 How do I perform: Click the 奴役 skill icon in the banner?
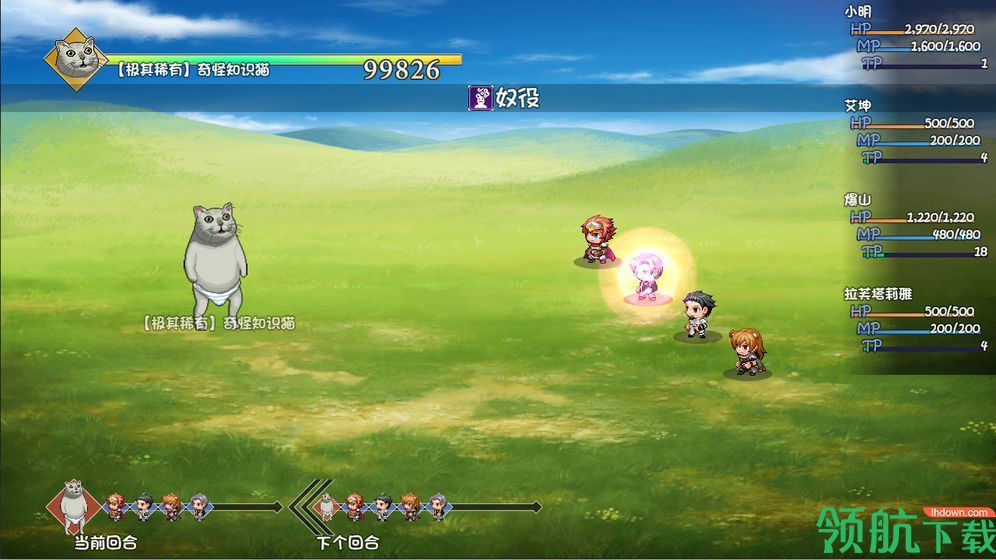[x=482, y=97]
